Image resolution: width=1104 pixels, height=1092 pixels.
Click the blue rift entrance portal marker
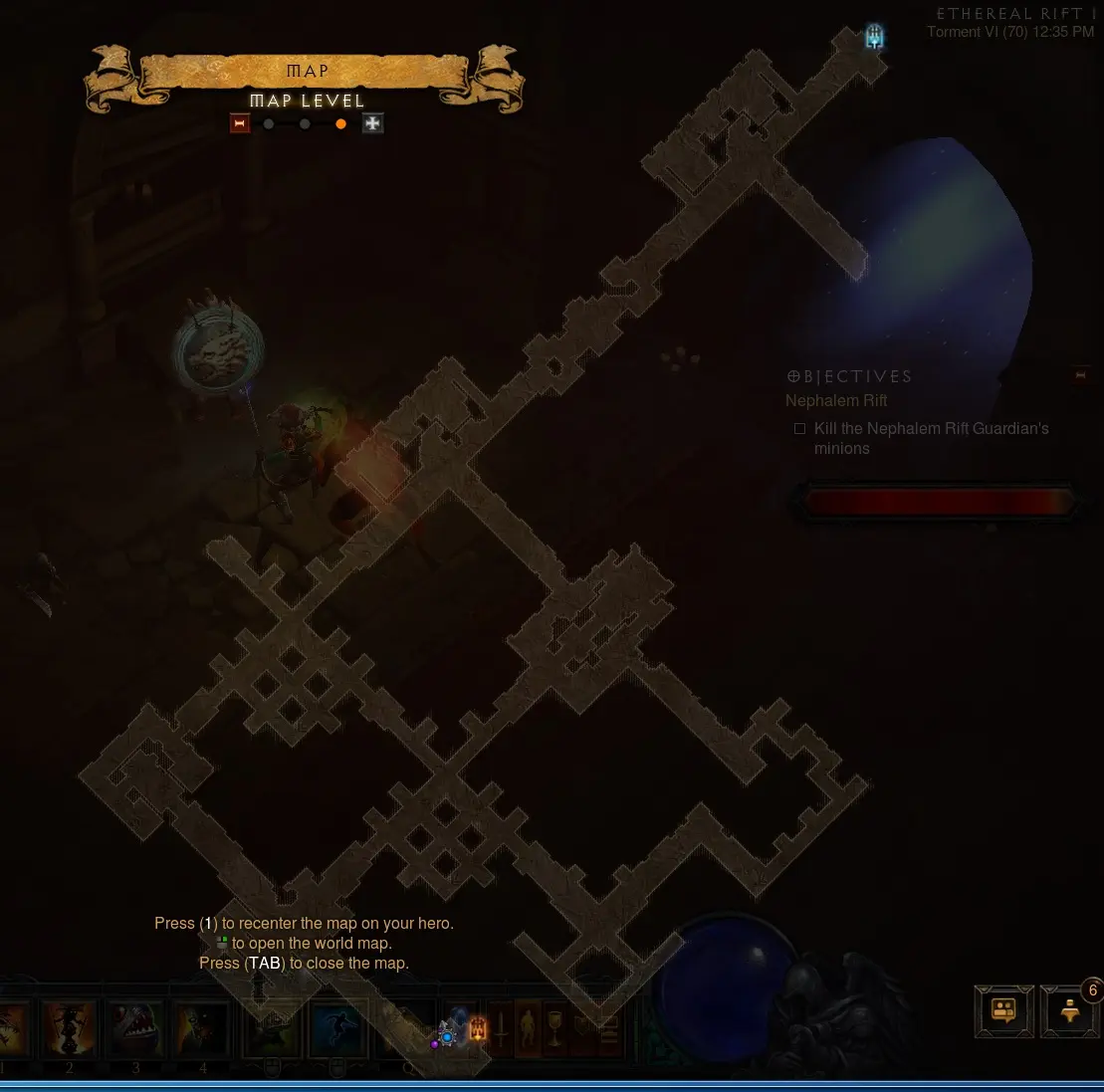point(874,38)
